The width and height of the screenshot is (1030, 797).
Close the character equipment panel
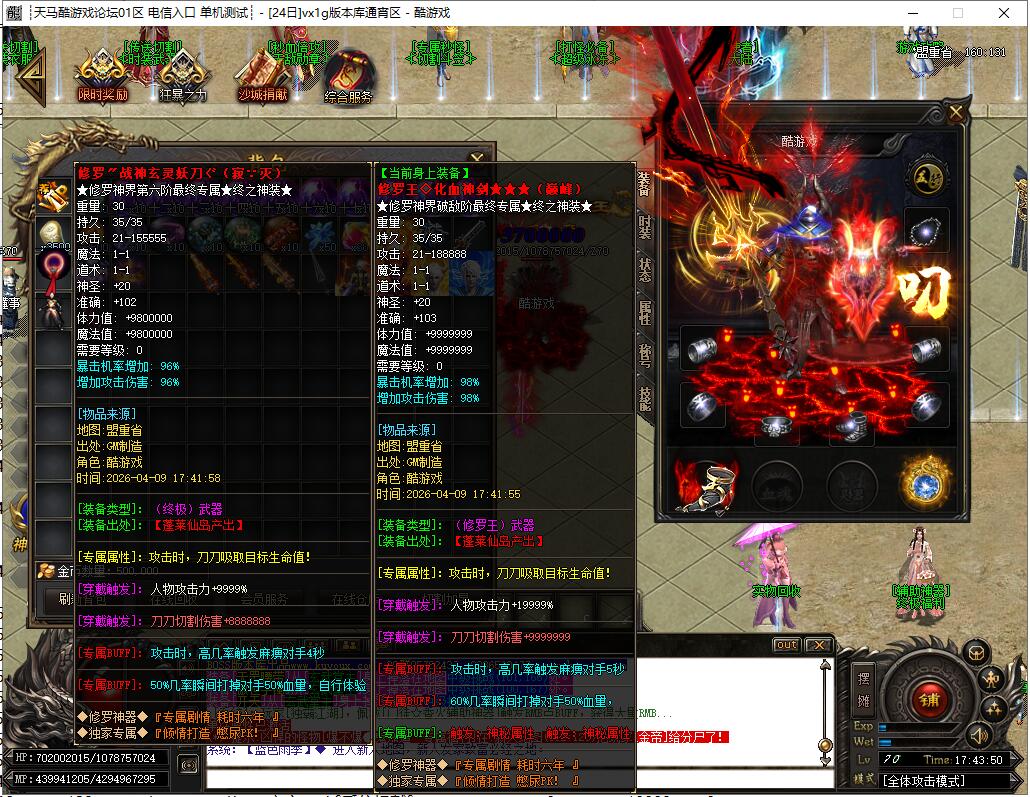pyautogui.click(x=956, y=113)
